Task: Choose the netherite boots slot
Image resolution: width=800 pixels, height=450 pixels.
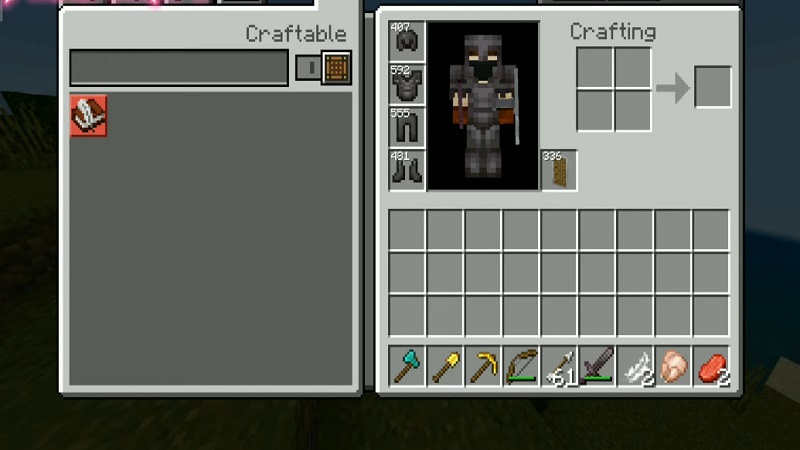Action: pyautogui.click(x=408, y=169)
